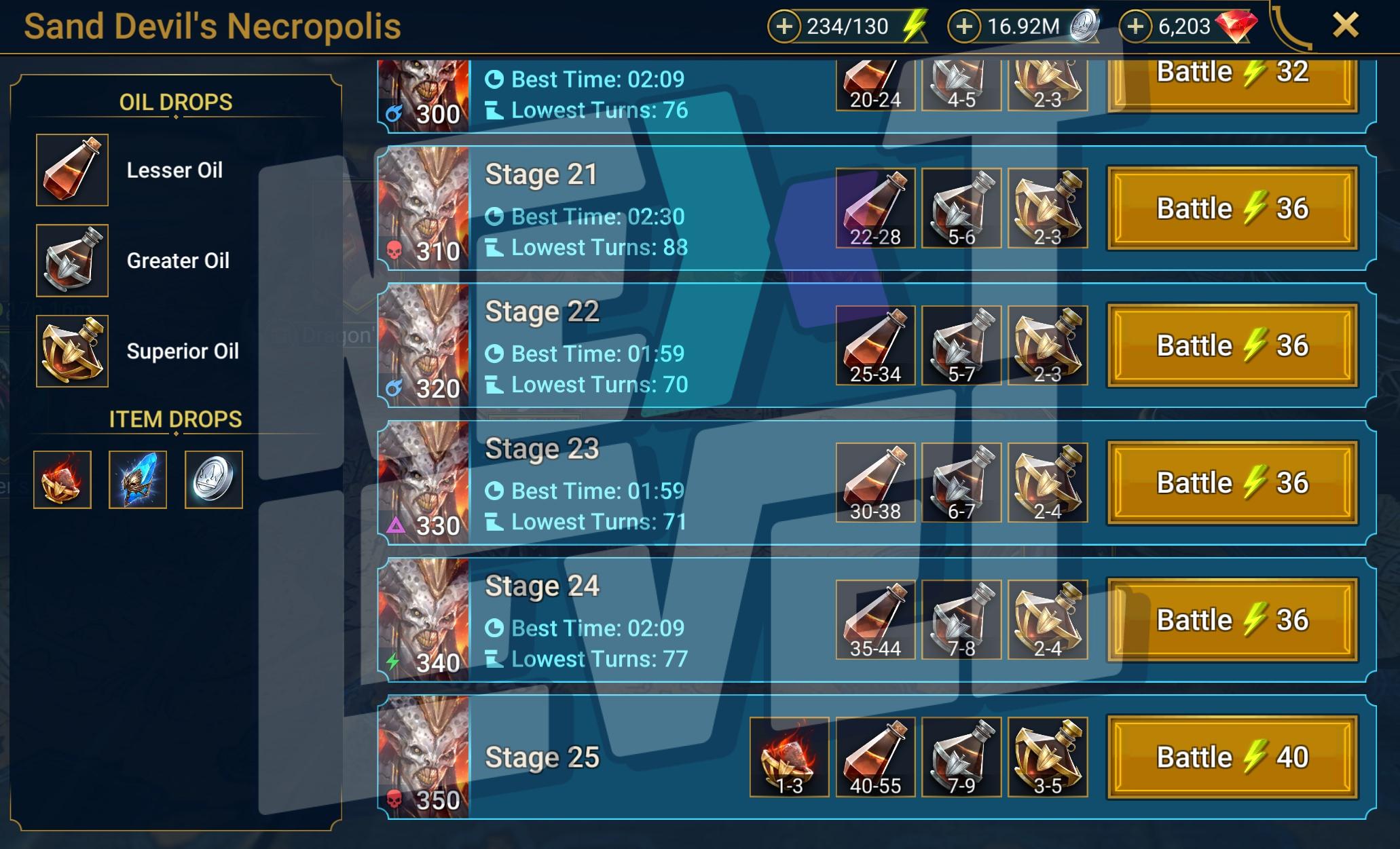Add more energy with the plus button
Image resolution: width=1400 pixels, height=849 pixels.
[784, 26]
